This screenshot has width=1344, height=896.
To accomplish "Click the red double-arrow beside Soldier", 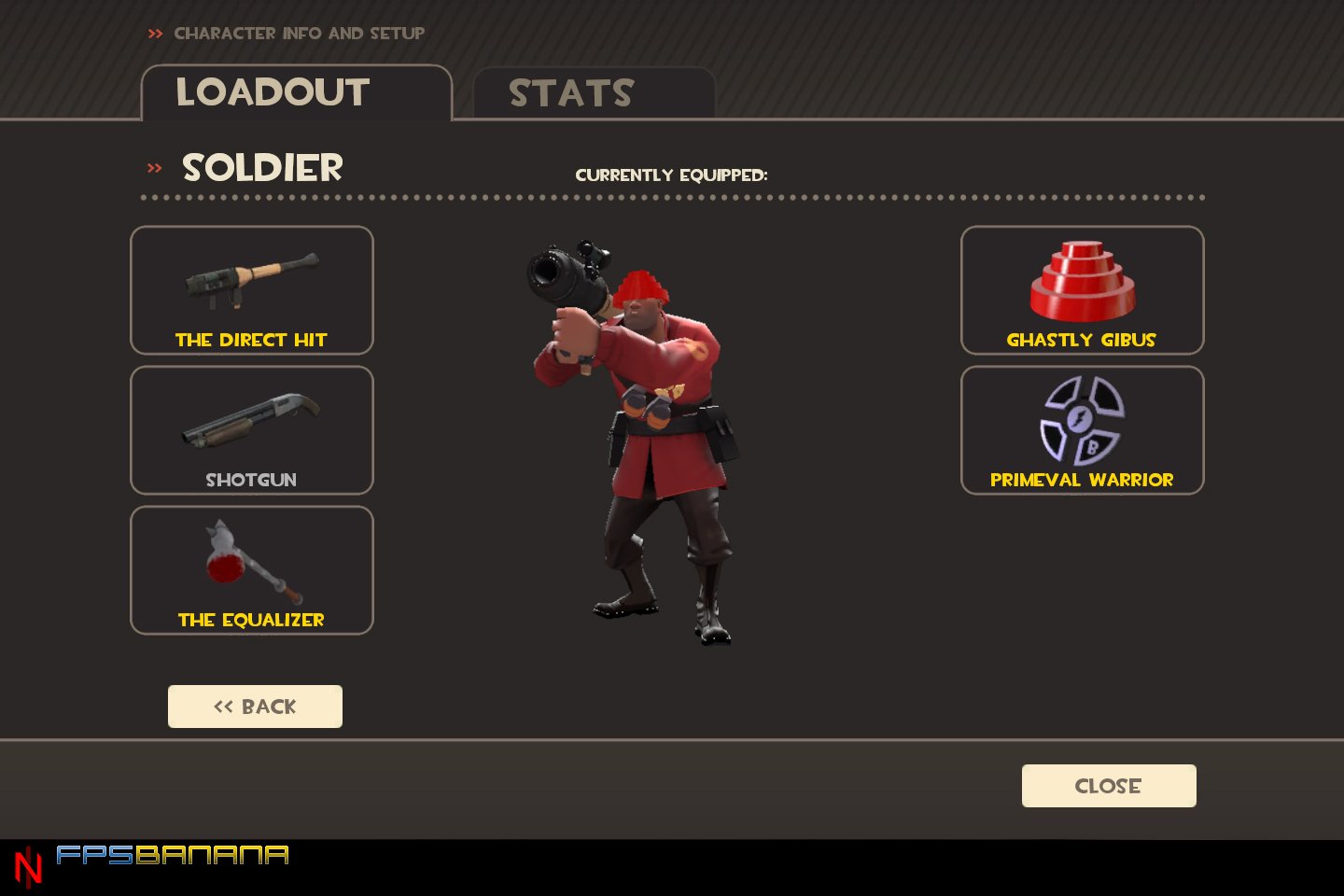I will tap(152, 168).
